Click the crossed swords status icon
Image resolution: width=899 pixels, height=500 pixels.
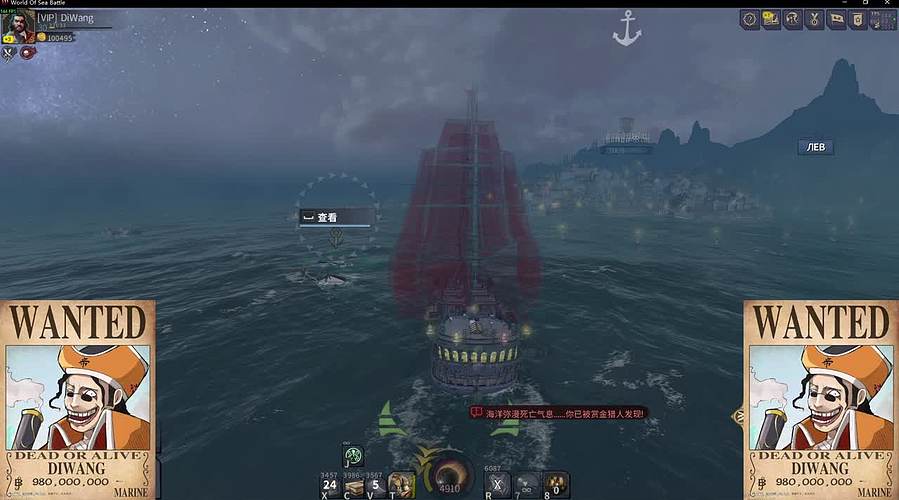pos(8,53)
